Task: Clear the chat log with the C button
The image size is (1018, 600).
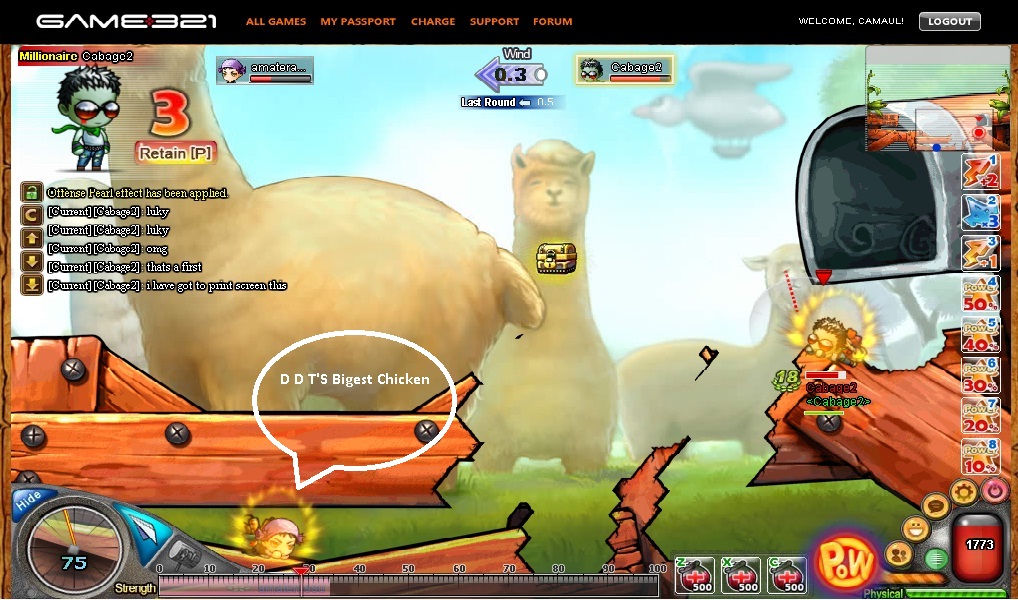Action: click(31, 211)
